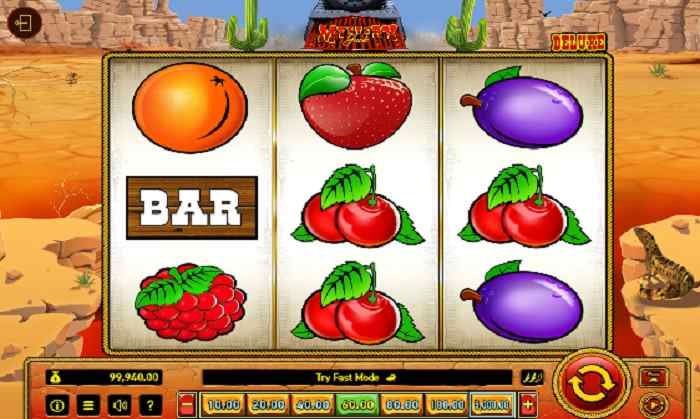Increase bet with the plus button

(527, 405)
